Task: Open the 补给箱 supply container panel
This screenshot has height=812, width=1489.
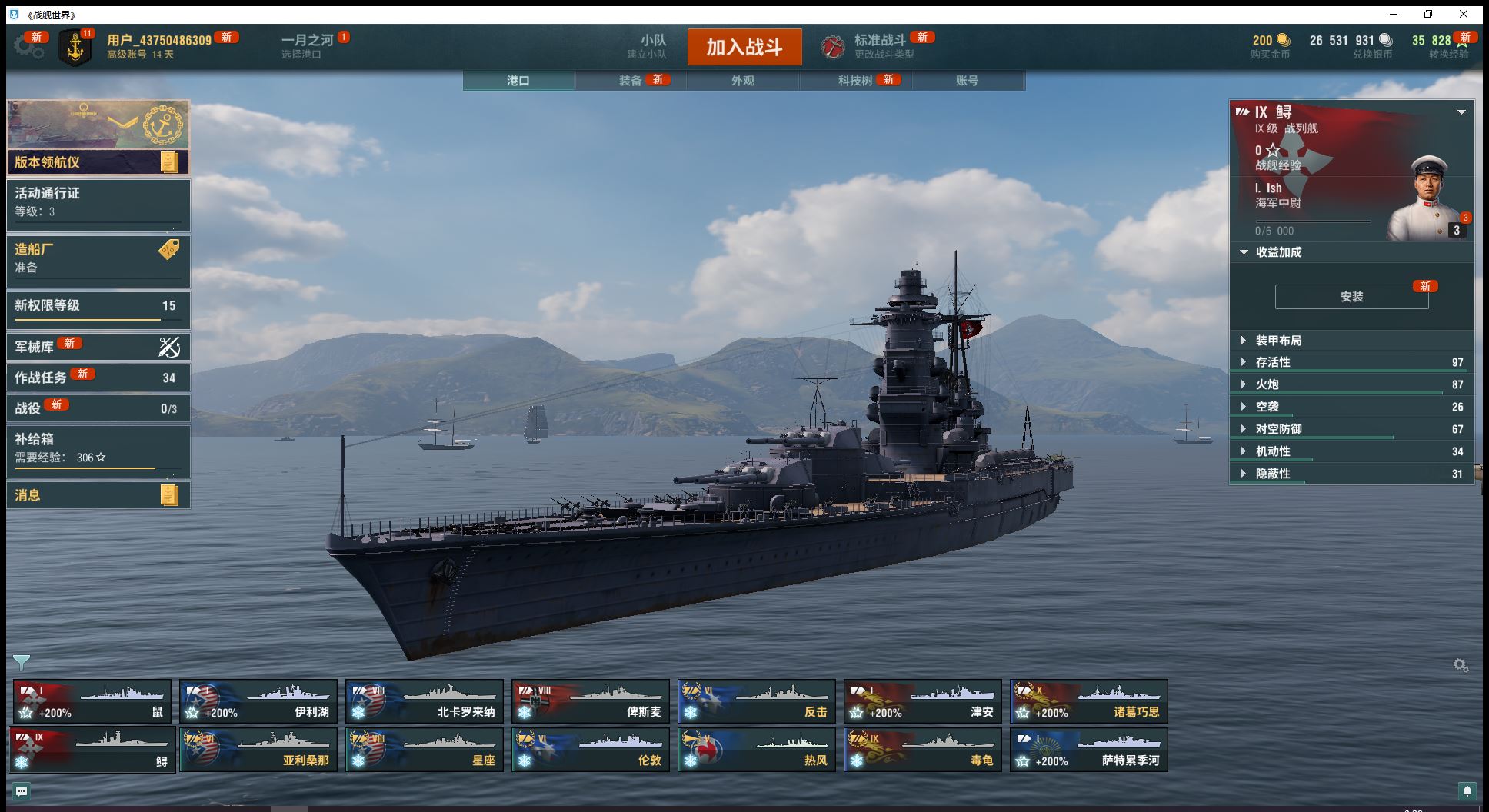Action: [x=98, y=448]
